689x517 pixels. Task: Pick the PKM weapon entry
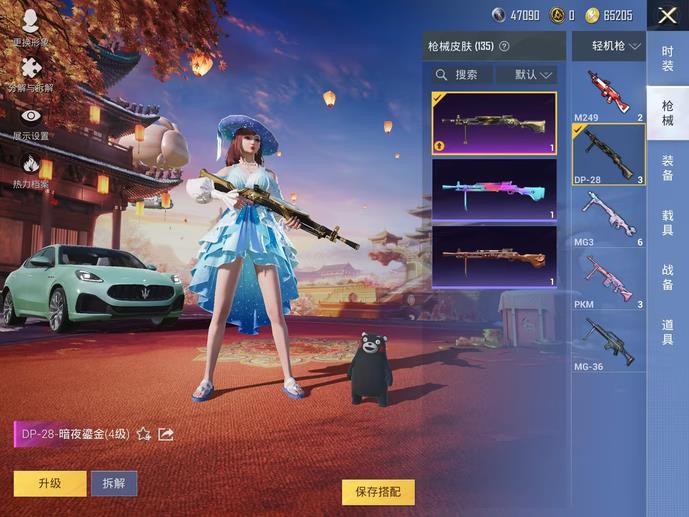608,280
